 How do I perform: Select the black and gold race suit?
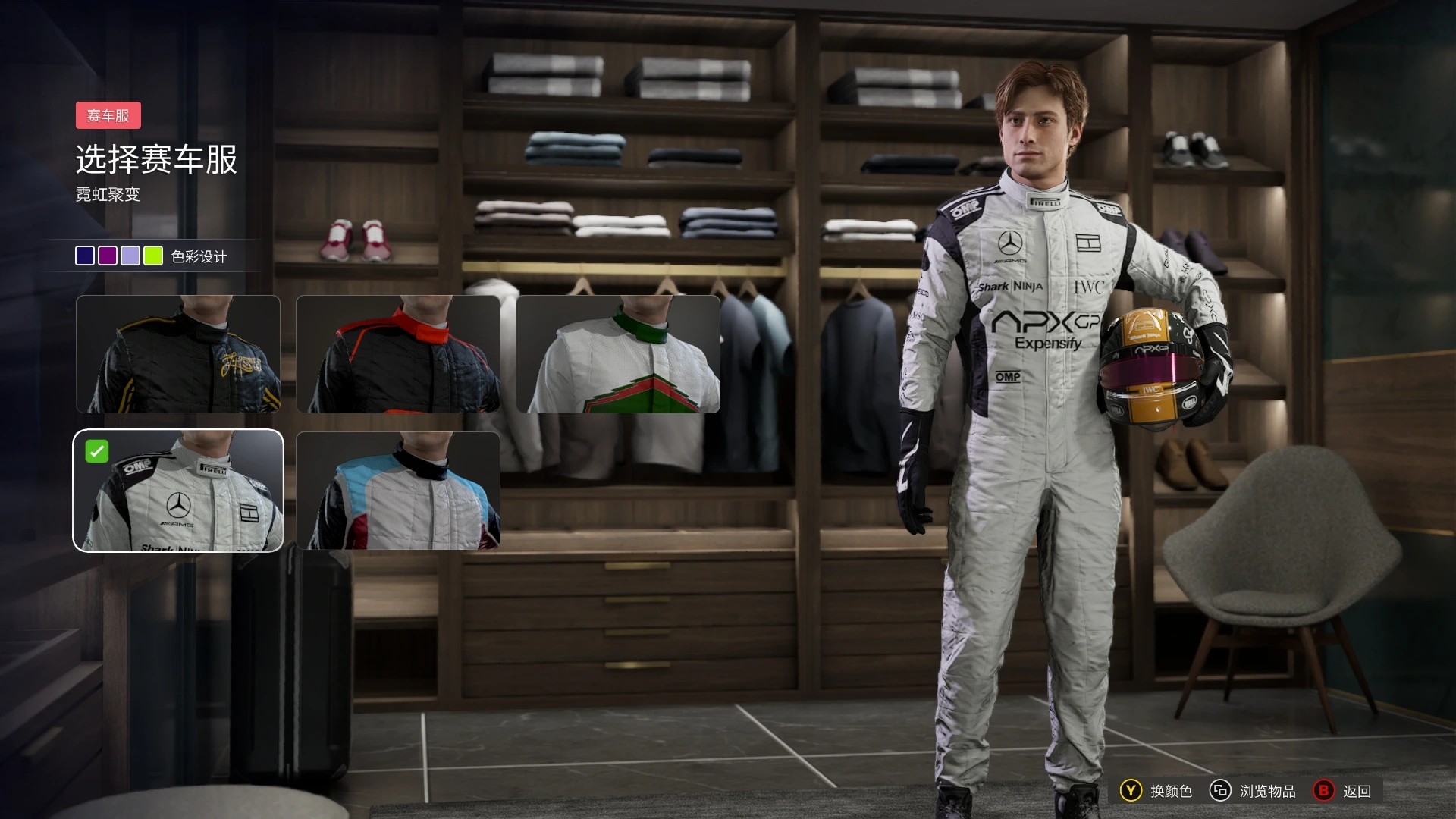point(178,354)
